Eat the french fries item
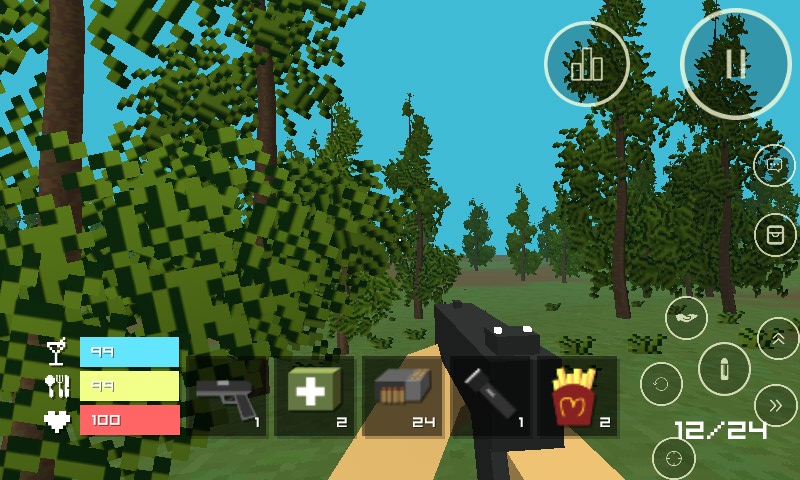This screenshot has width=800, height=480. click(577, 397)
